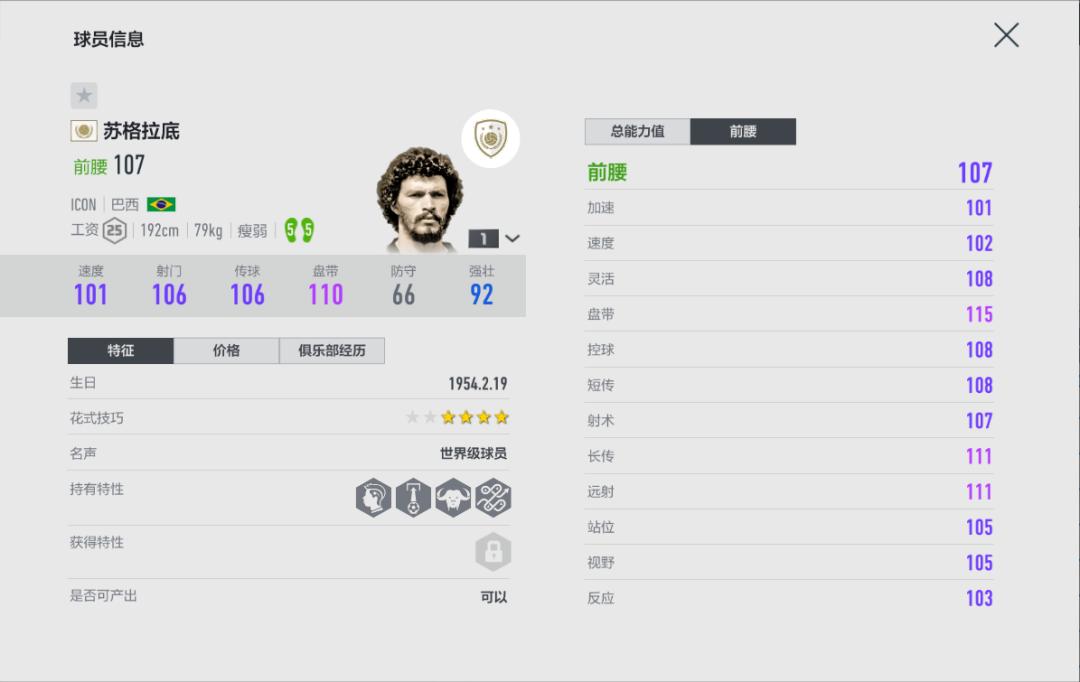The image size is (1080, 682).
Task: Select the head profile trait icon
Action: click(x=374, y=497)
